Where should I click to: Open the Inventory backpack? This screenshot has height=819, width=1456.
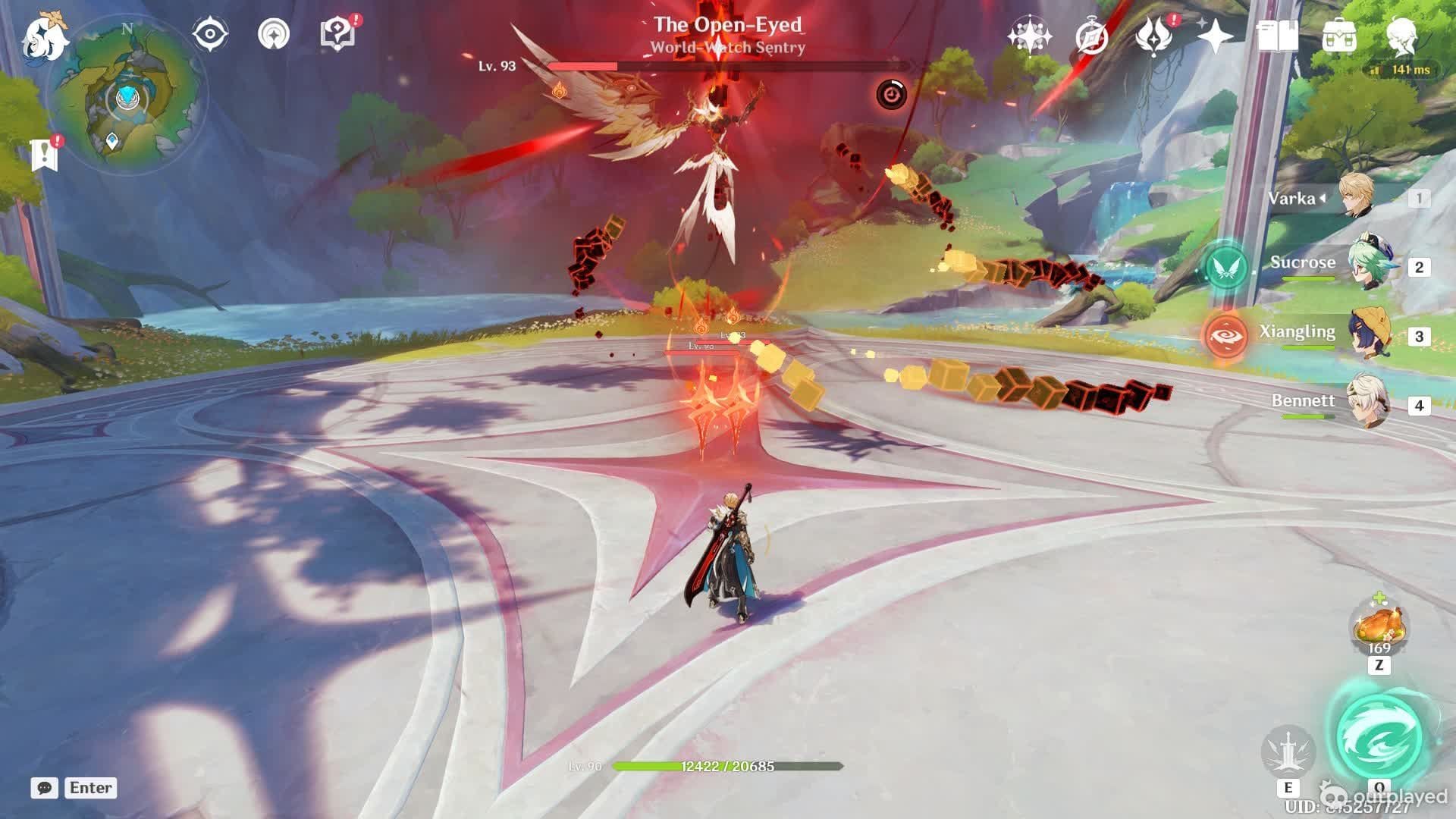click(1339, 36)
